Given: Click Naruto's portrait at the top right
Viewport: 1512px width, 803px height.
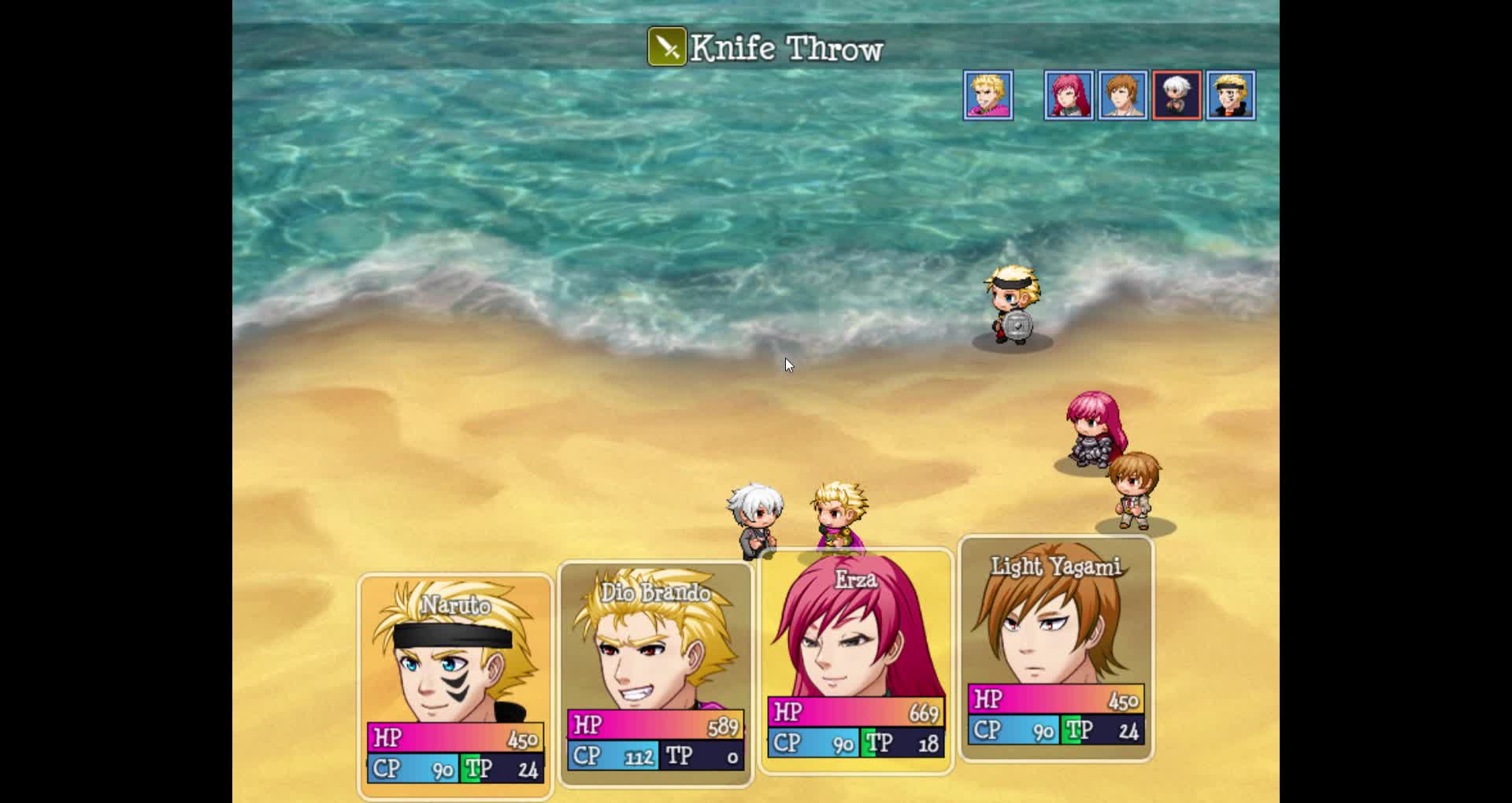Looking at the screenshot, I should pyautogui.click(x=1231, y=95).
